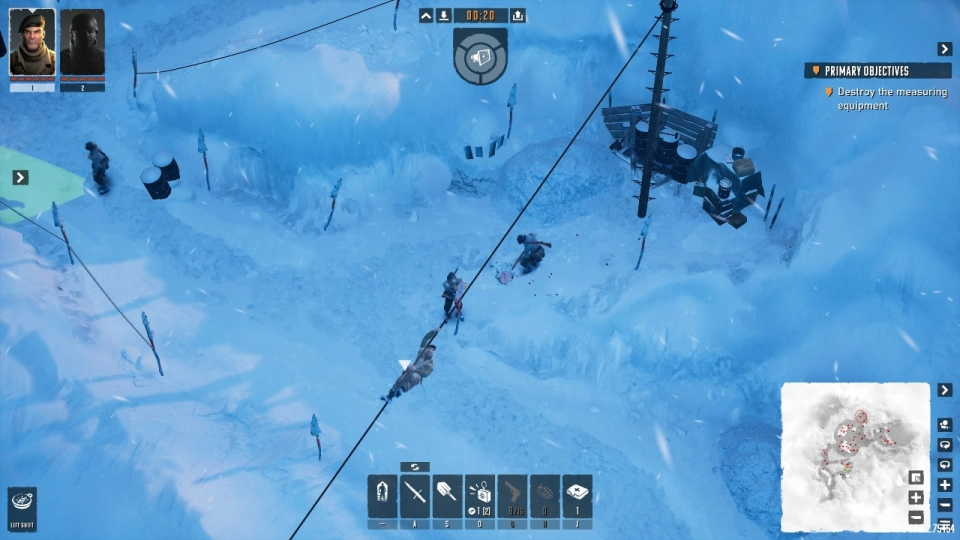Select the first commando portrait with beret
The height and width of the screenshot is (540, 960).
coord(32,44)
